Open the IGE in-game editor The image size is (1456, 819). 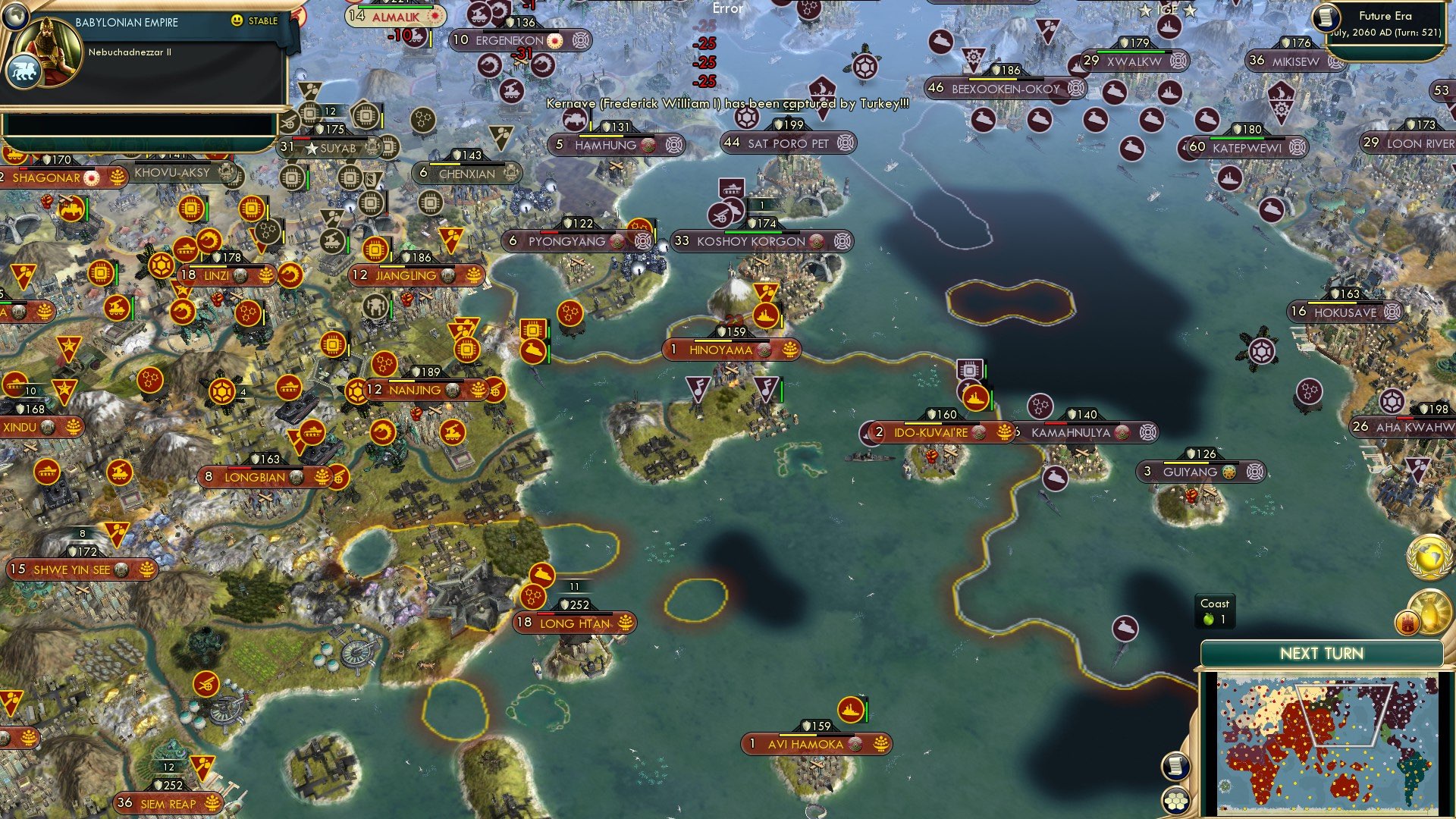click(1168, 10)
